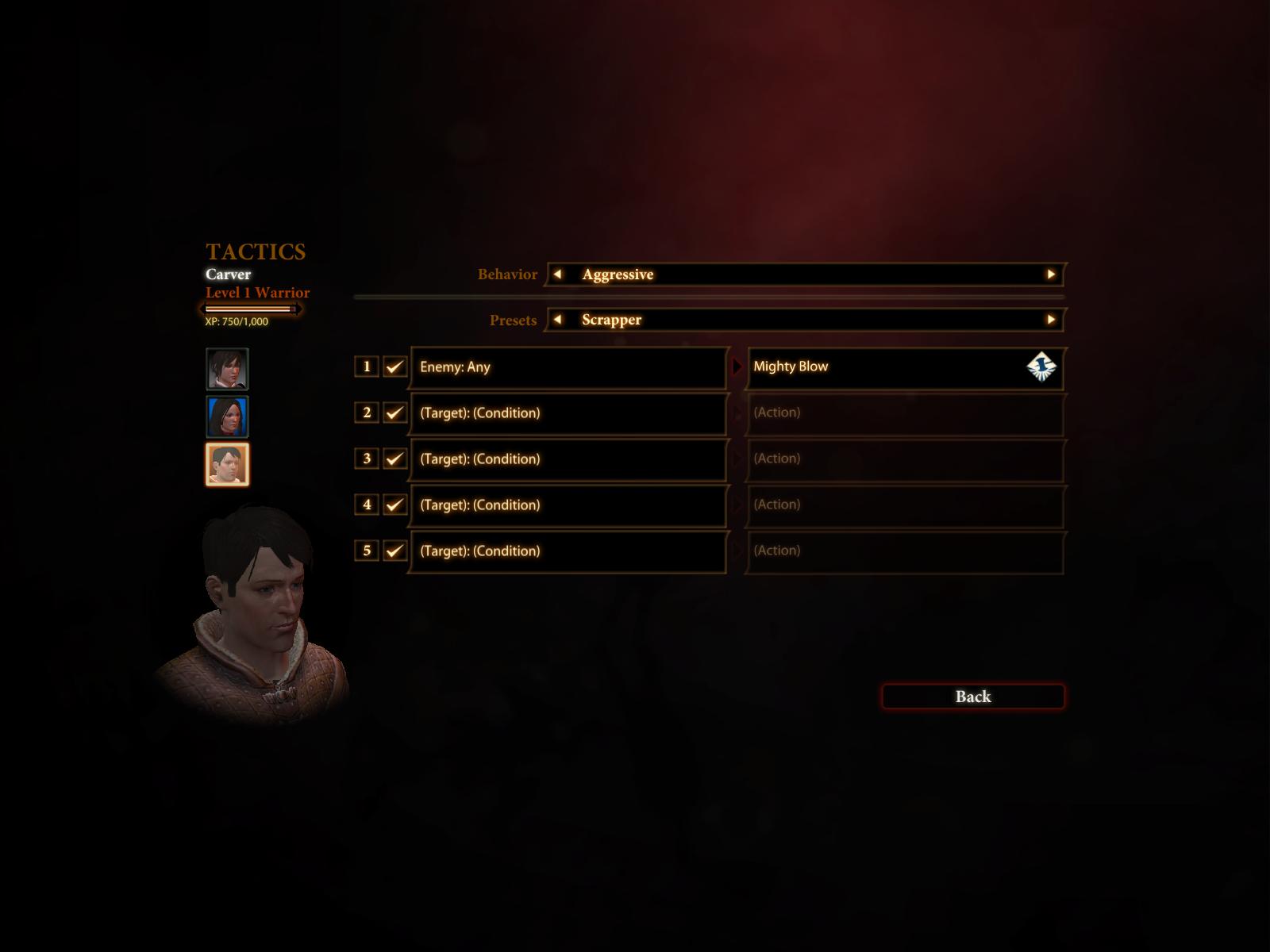Set the condition for tactic 2

[568, 413]
